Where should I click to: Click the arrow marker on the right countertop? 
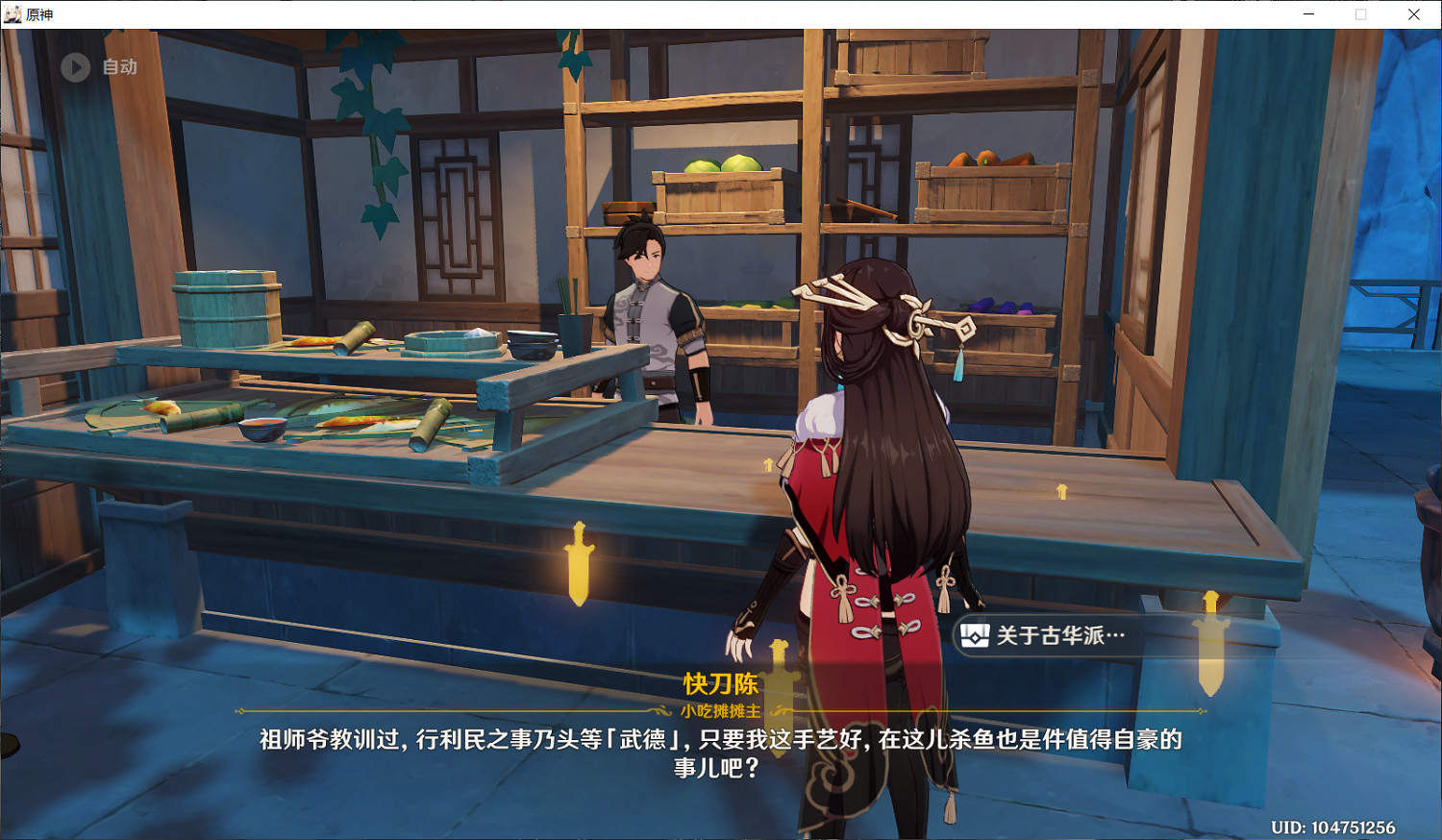(1061, 490)
